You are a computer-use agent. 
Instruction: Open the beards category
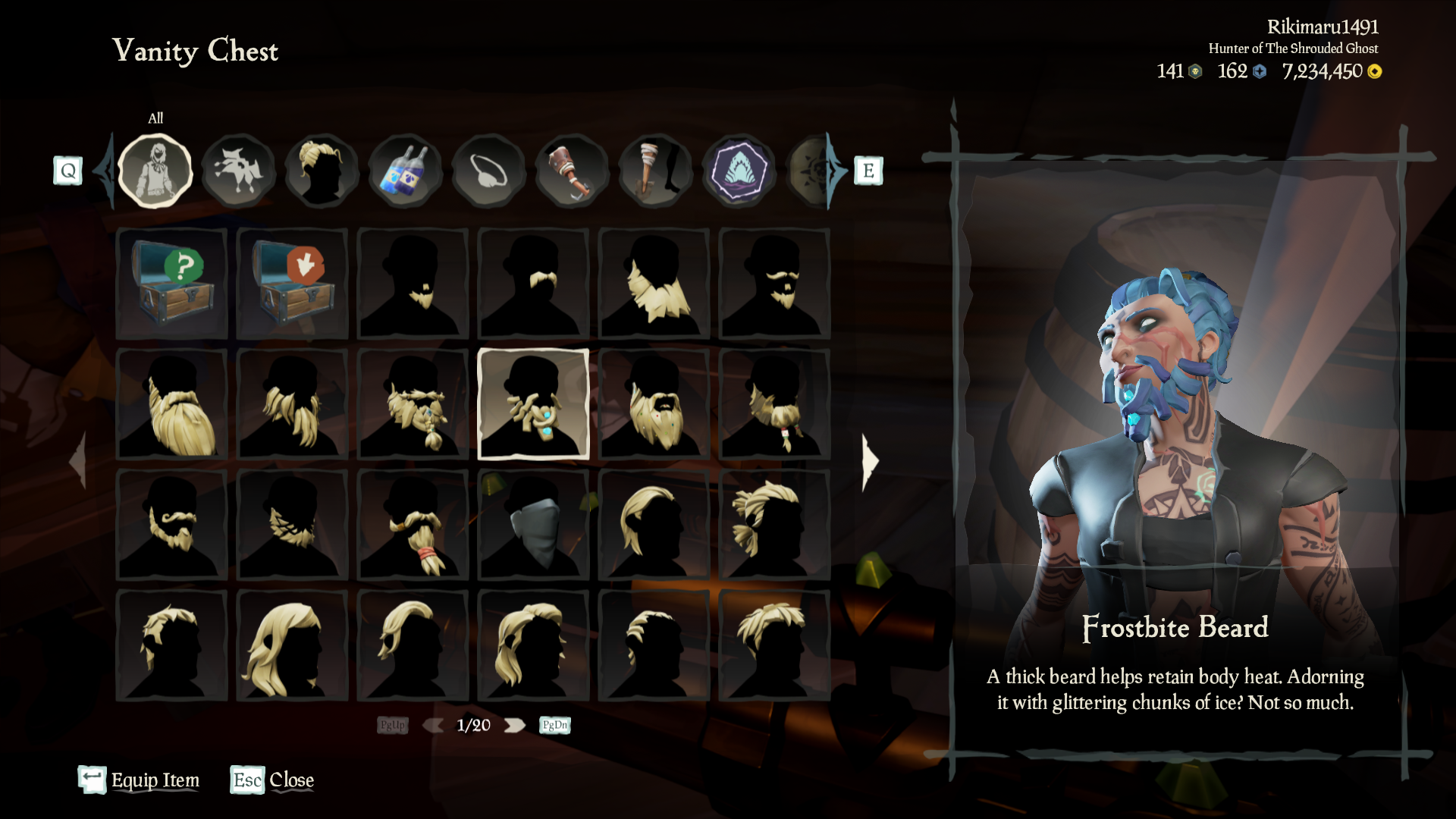[x=239, y=171]
